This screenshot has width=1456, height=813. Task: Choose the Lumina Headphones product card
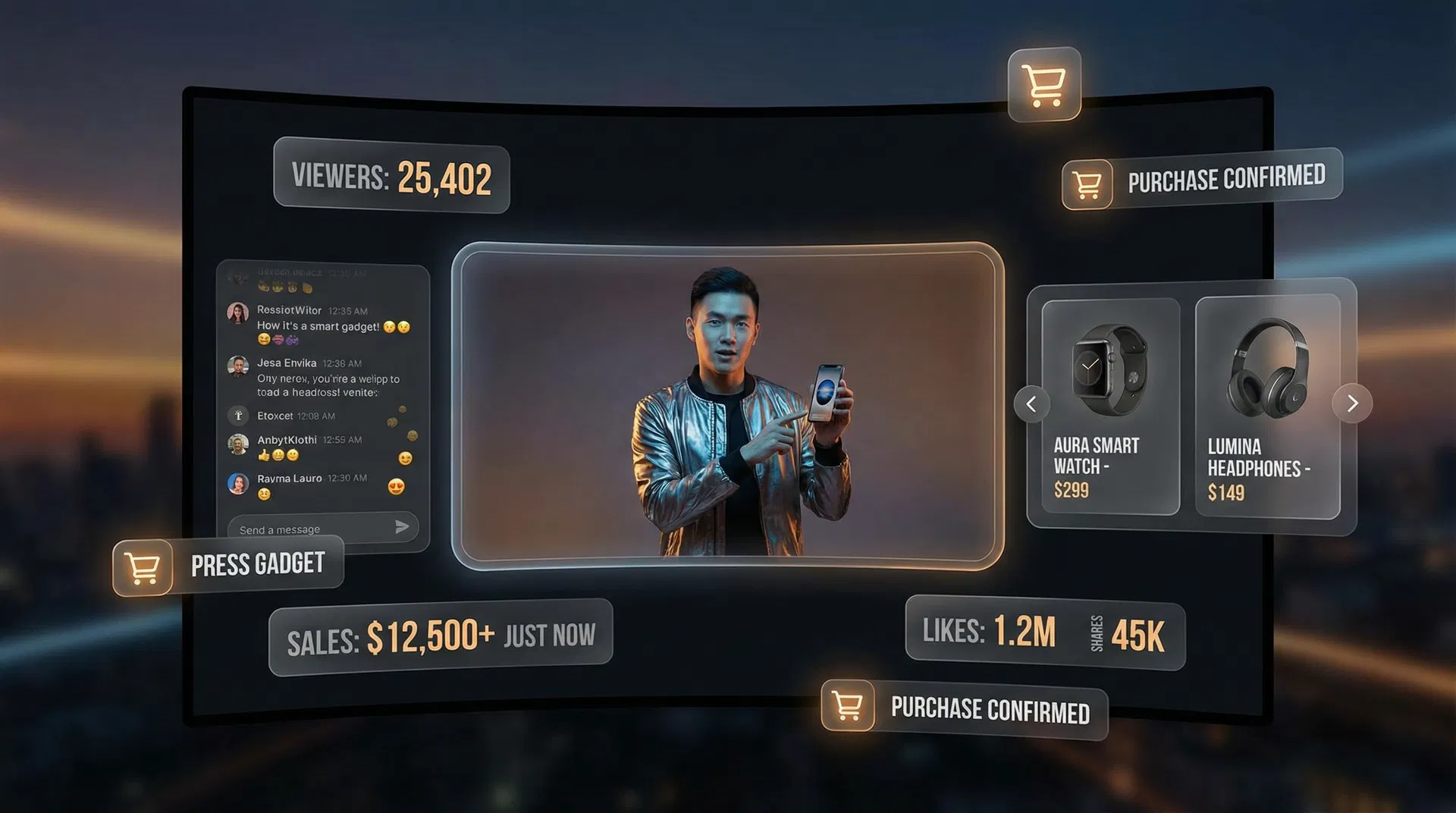pyautogui.click(x=1267, y=406)
